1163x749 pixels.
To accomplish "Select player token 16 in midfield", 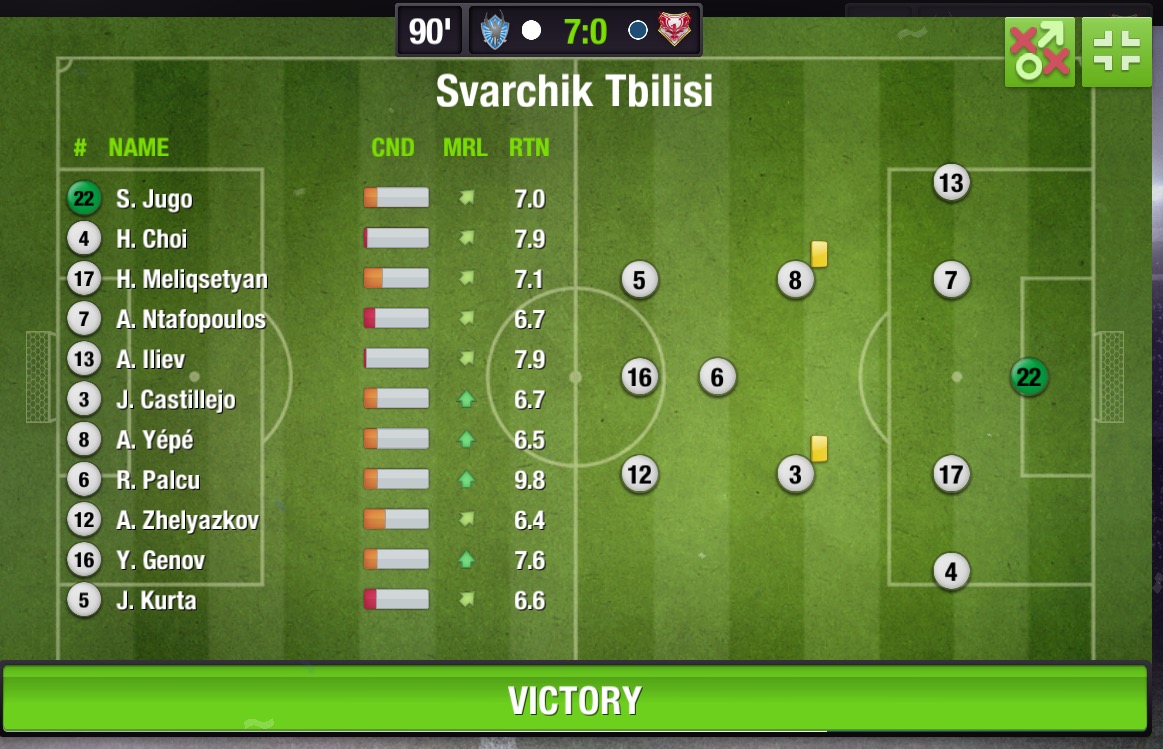I will pos(639,377).
